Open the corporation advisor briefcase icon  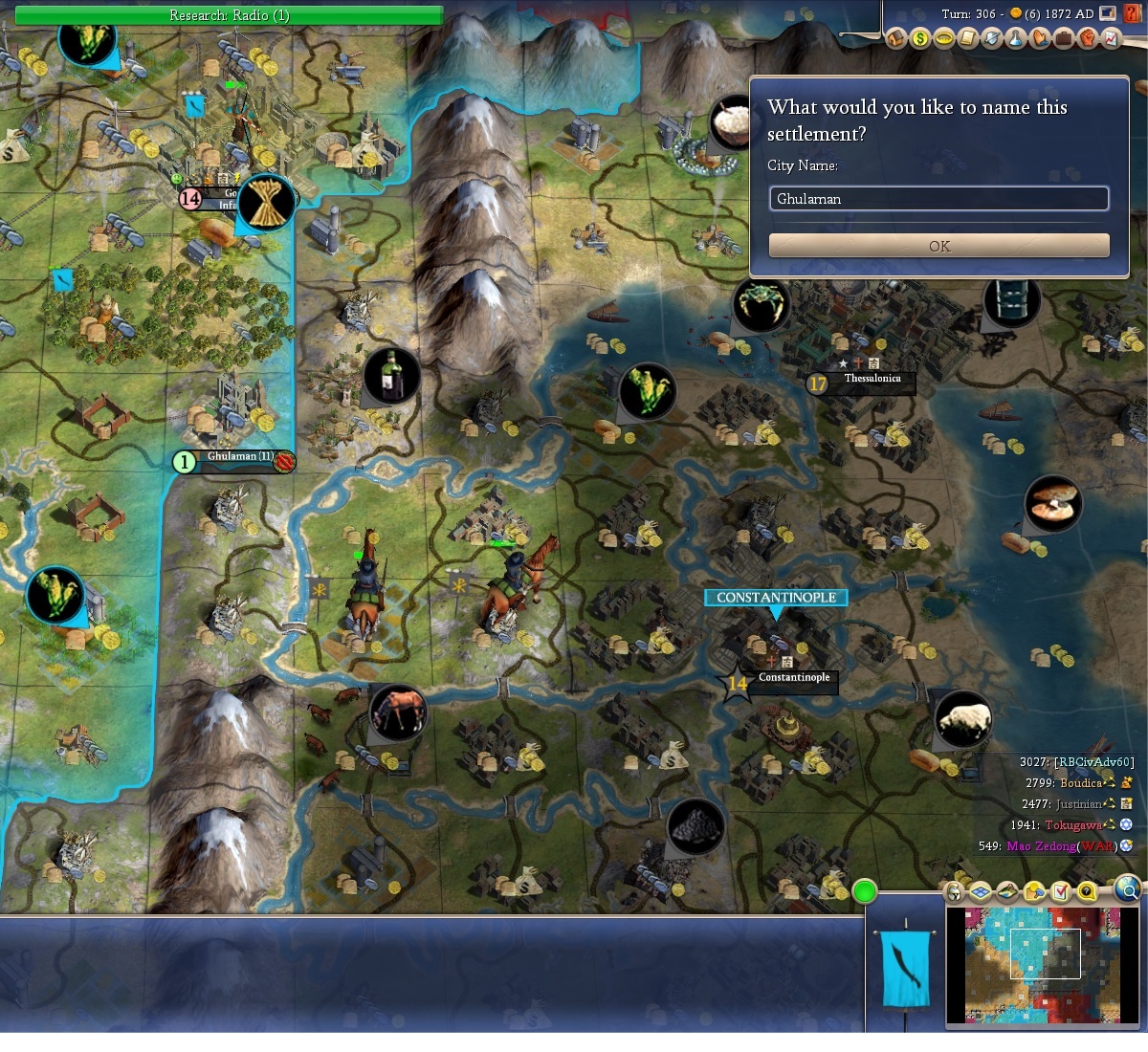(x=1064, y=38)
